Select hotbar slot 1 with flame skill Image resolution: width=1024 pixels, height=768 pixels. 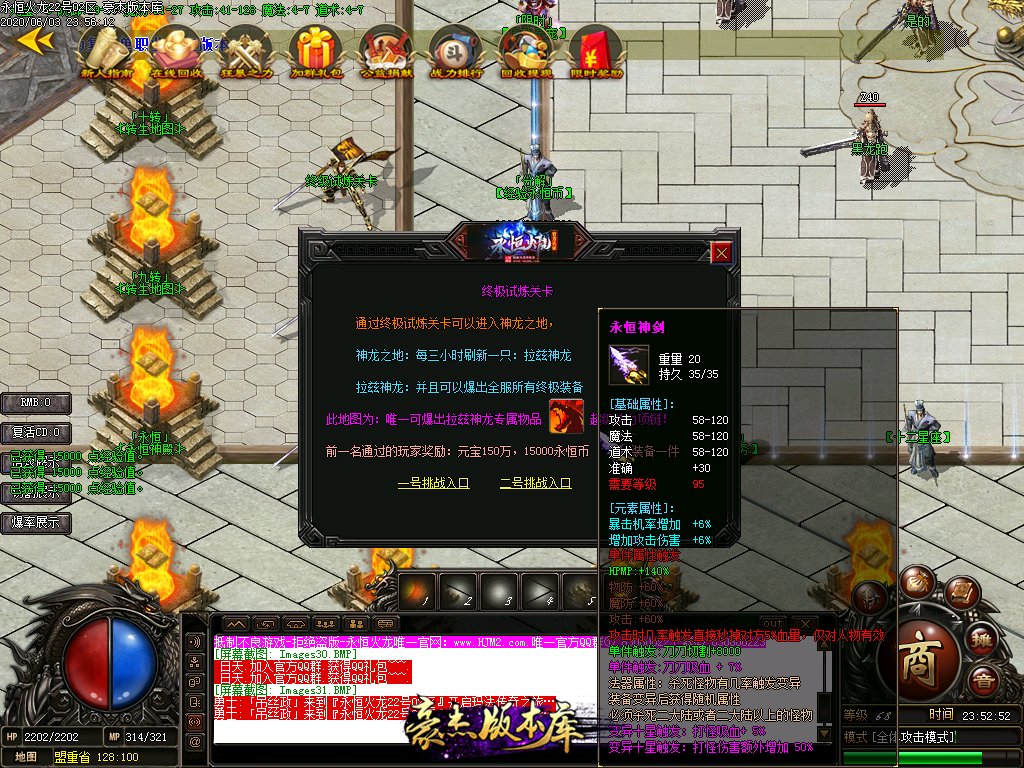(x=419, y=592)
